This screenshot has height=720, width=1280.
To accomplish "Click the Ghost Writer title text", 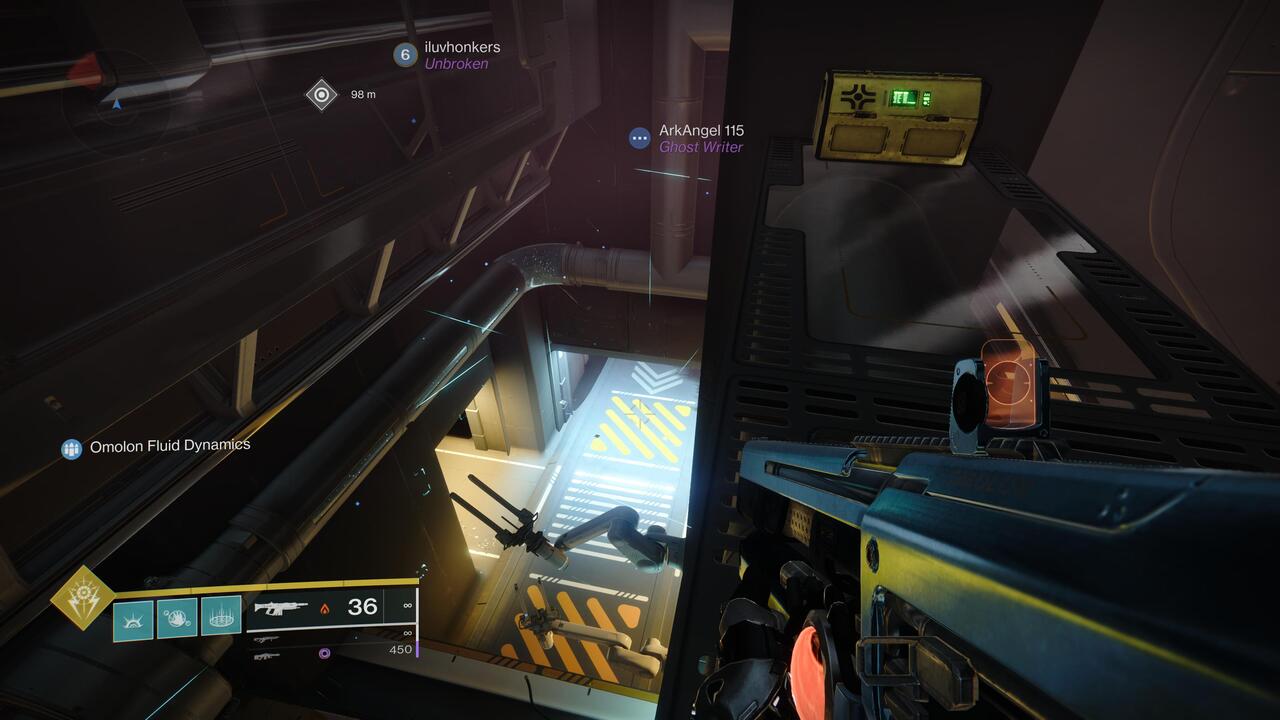I will click(x=700, y=146).
